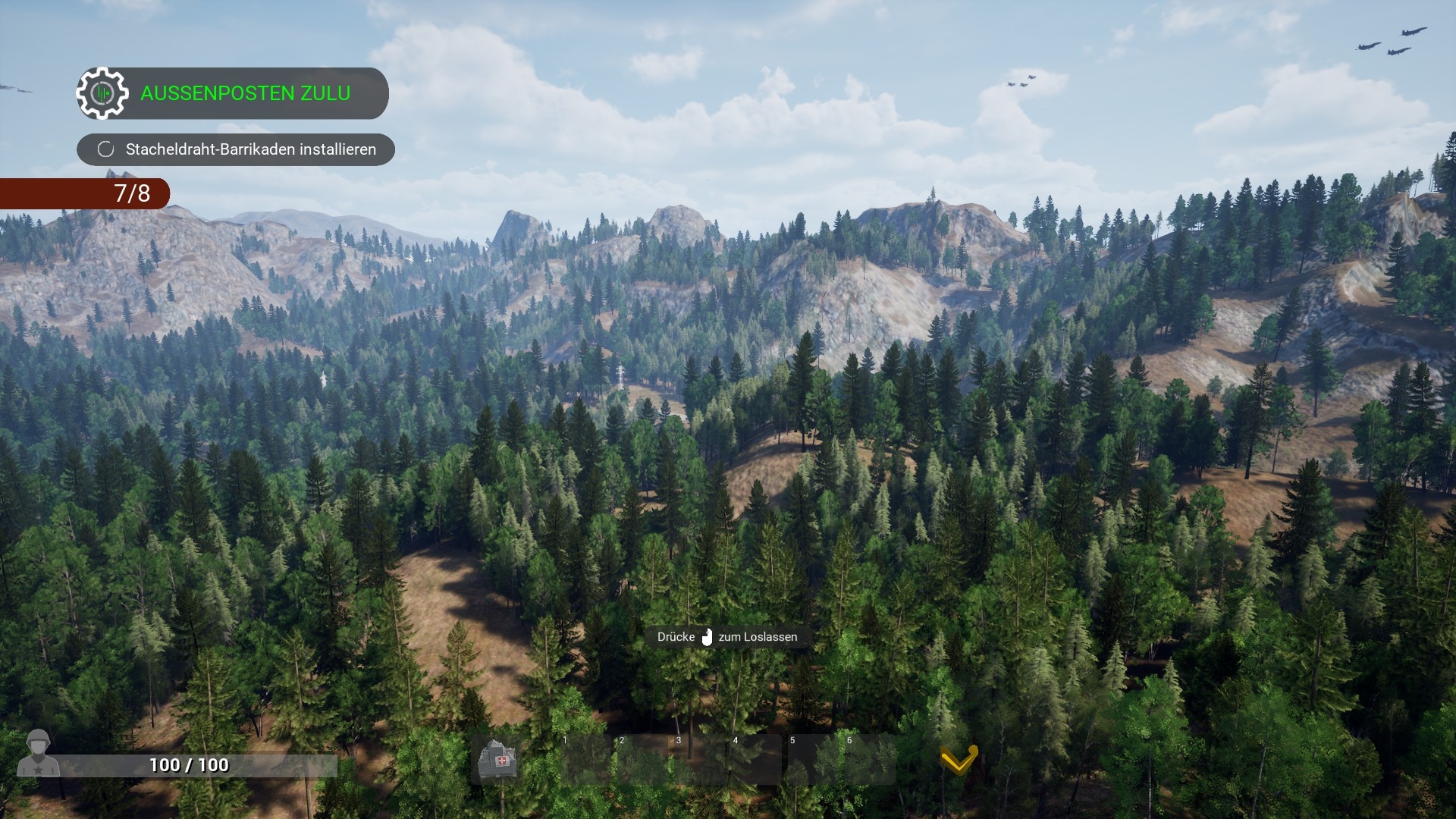Select the medical tent item slot
Viewport: 1456px width, 819px height.
499,760
